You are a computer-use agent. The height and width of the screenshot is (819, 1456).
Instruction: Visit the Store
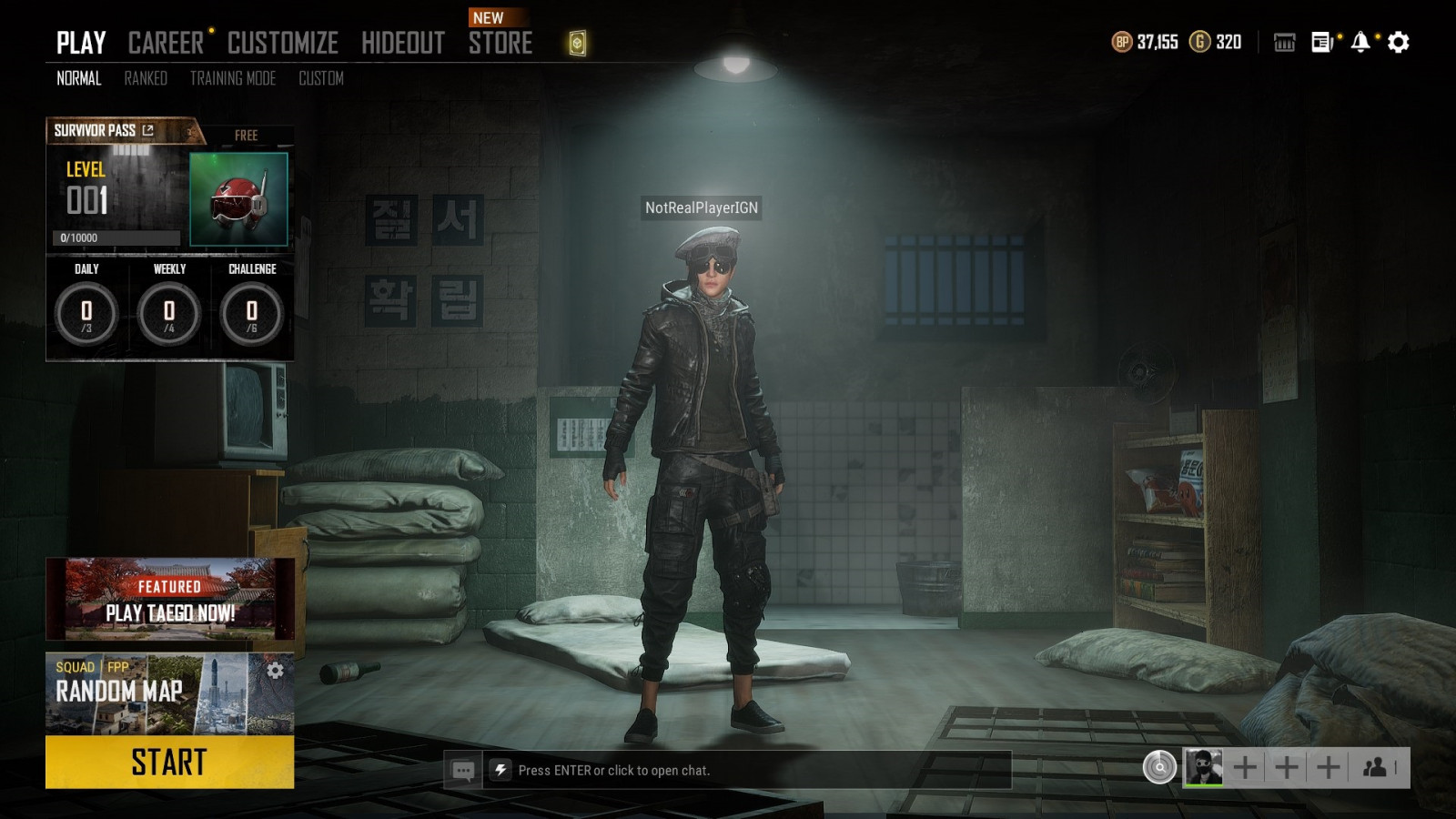(x=500, y=43)
